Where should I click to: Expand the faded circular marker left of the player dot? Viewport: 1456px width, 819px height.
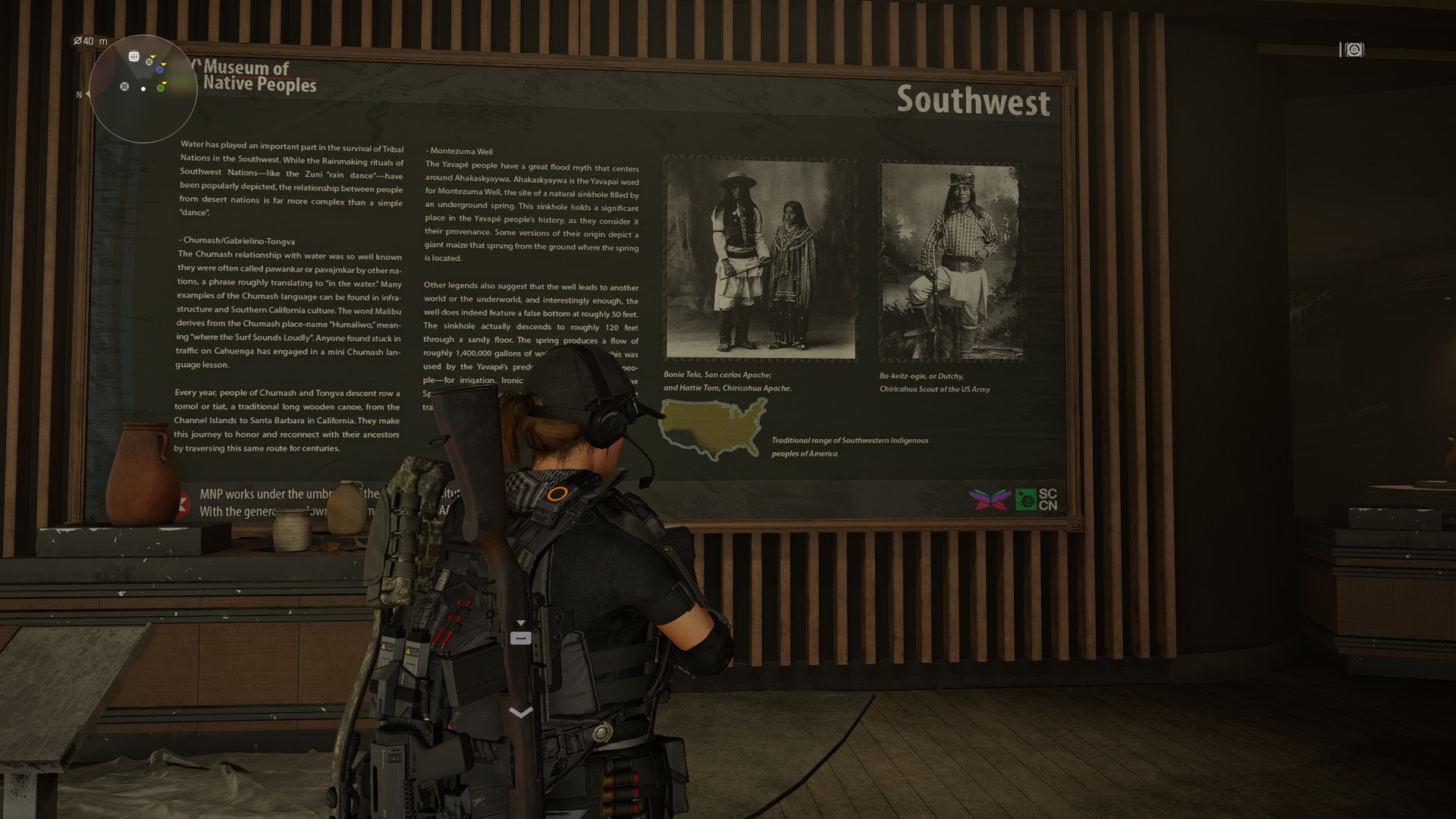[x=124, y=86]
